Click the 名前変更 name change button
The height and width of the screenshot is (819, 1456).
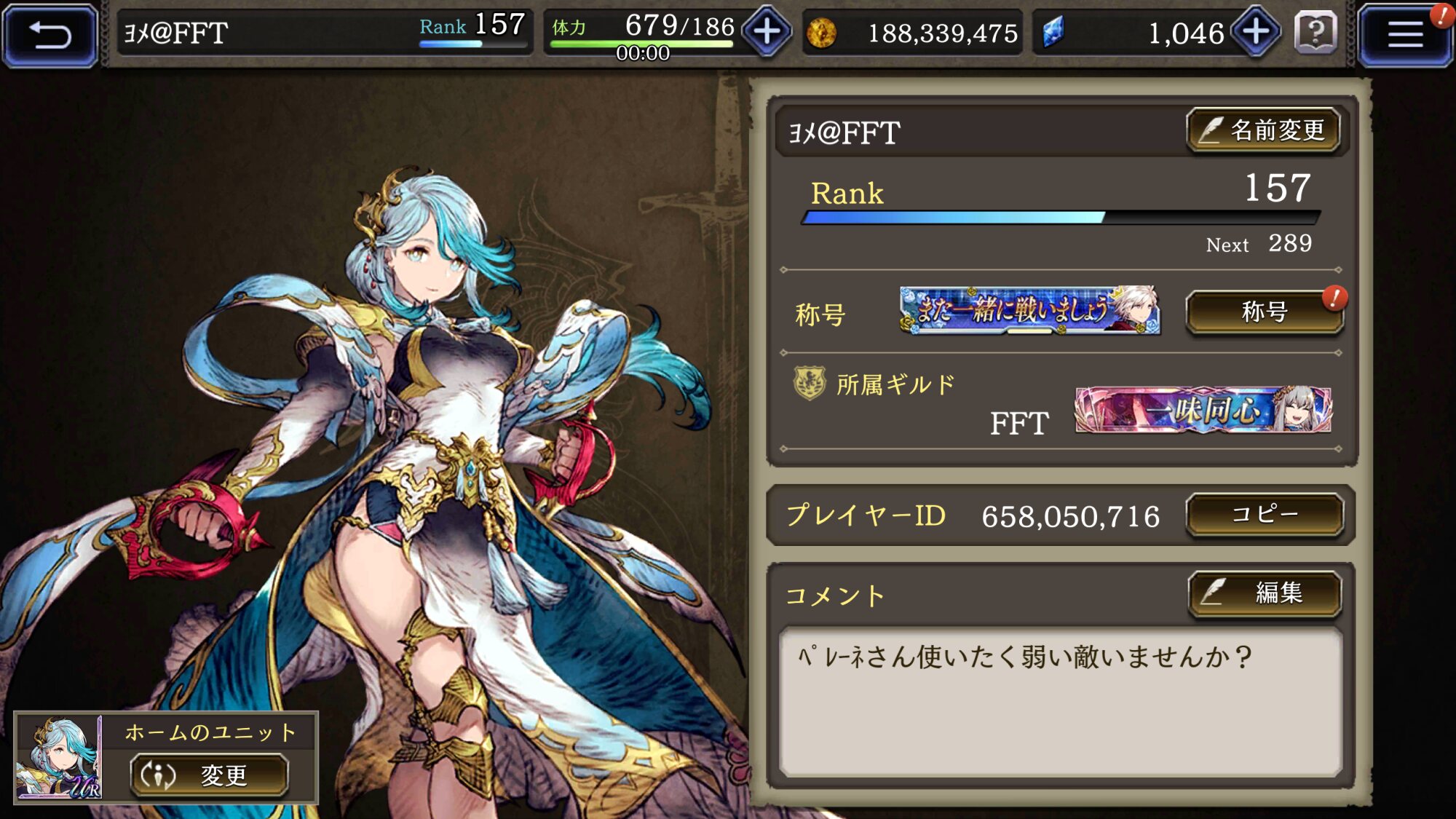(1264, 130)
